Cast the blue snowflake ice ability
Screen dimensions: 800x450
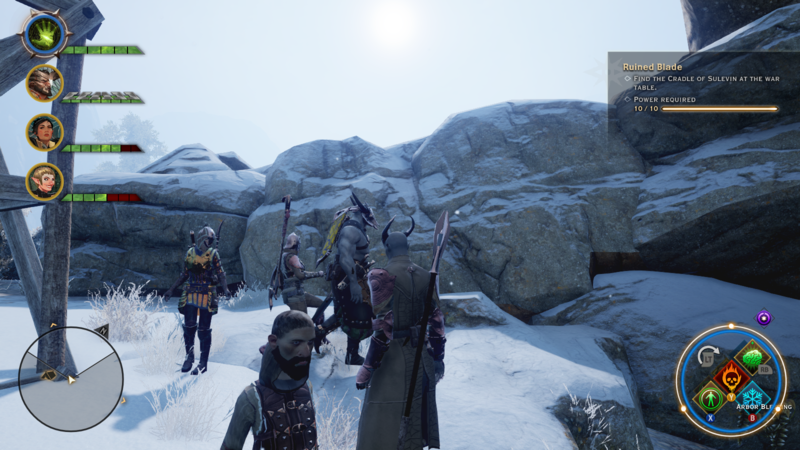(x=753, y=401)
